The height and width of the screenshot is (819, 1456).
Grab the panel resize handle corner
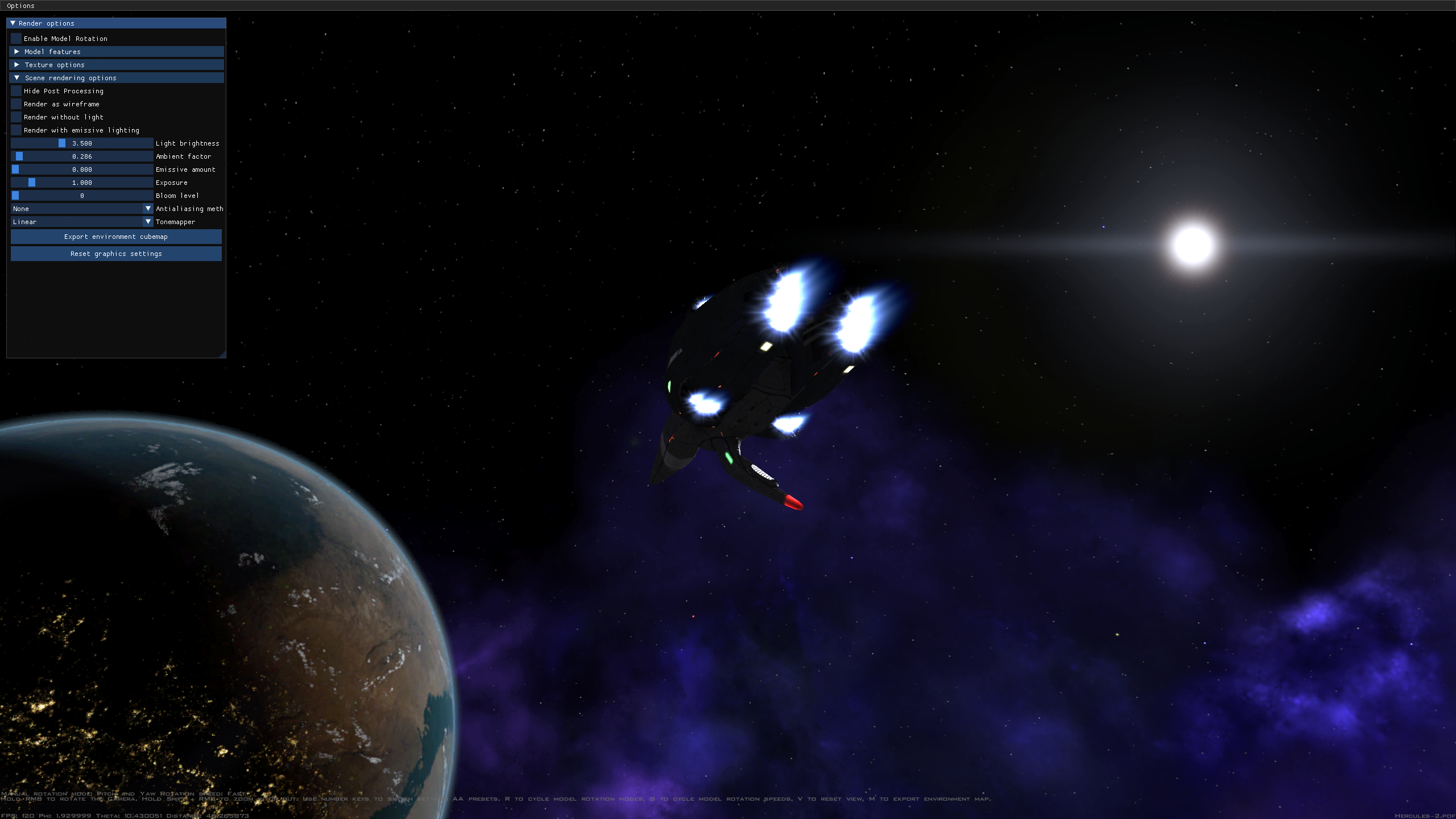pos(222,353)
